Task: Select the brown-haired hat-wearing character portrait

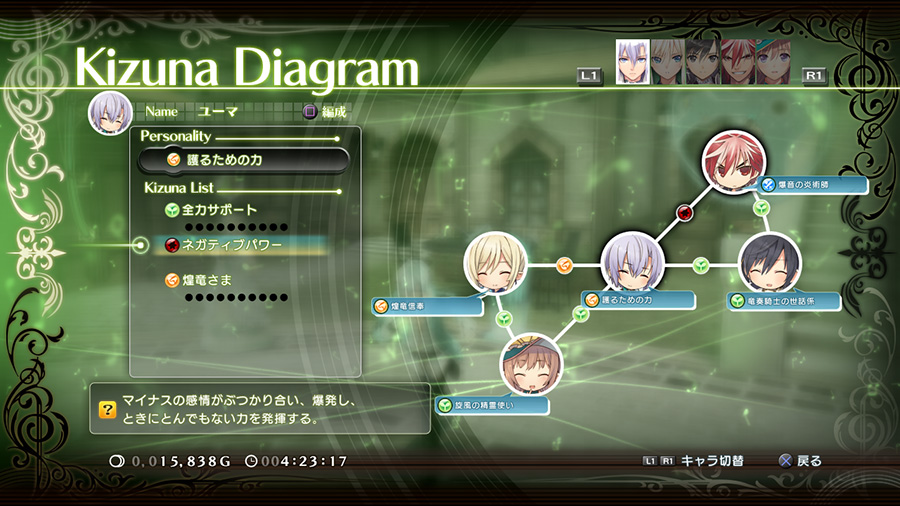Action: pos(770,62)
